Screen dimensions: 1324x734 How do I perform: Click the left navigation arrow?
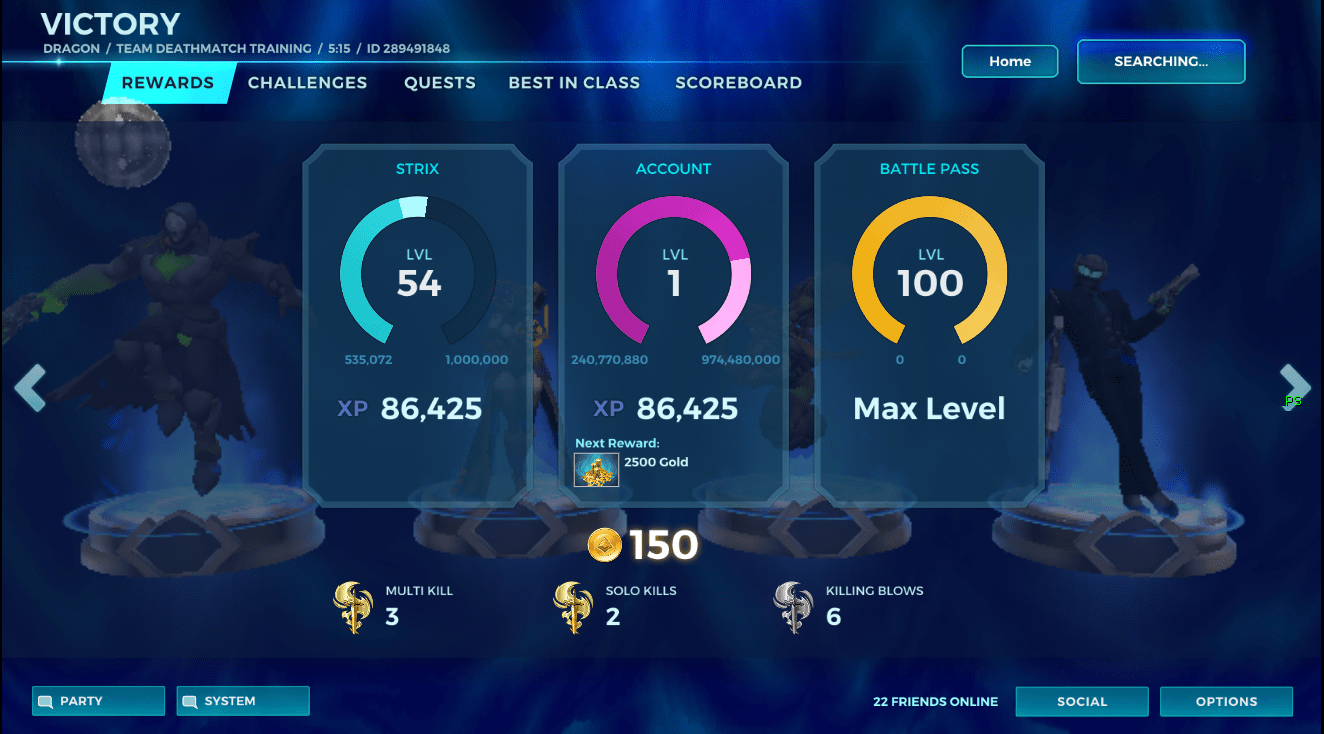(x=31, y=387)
